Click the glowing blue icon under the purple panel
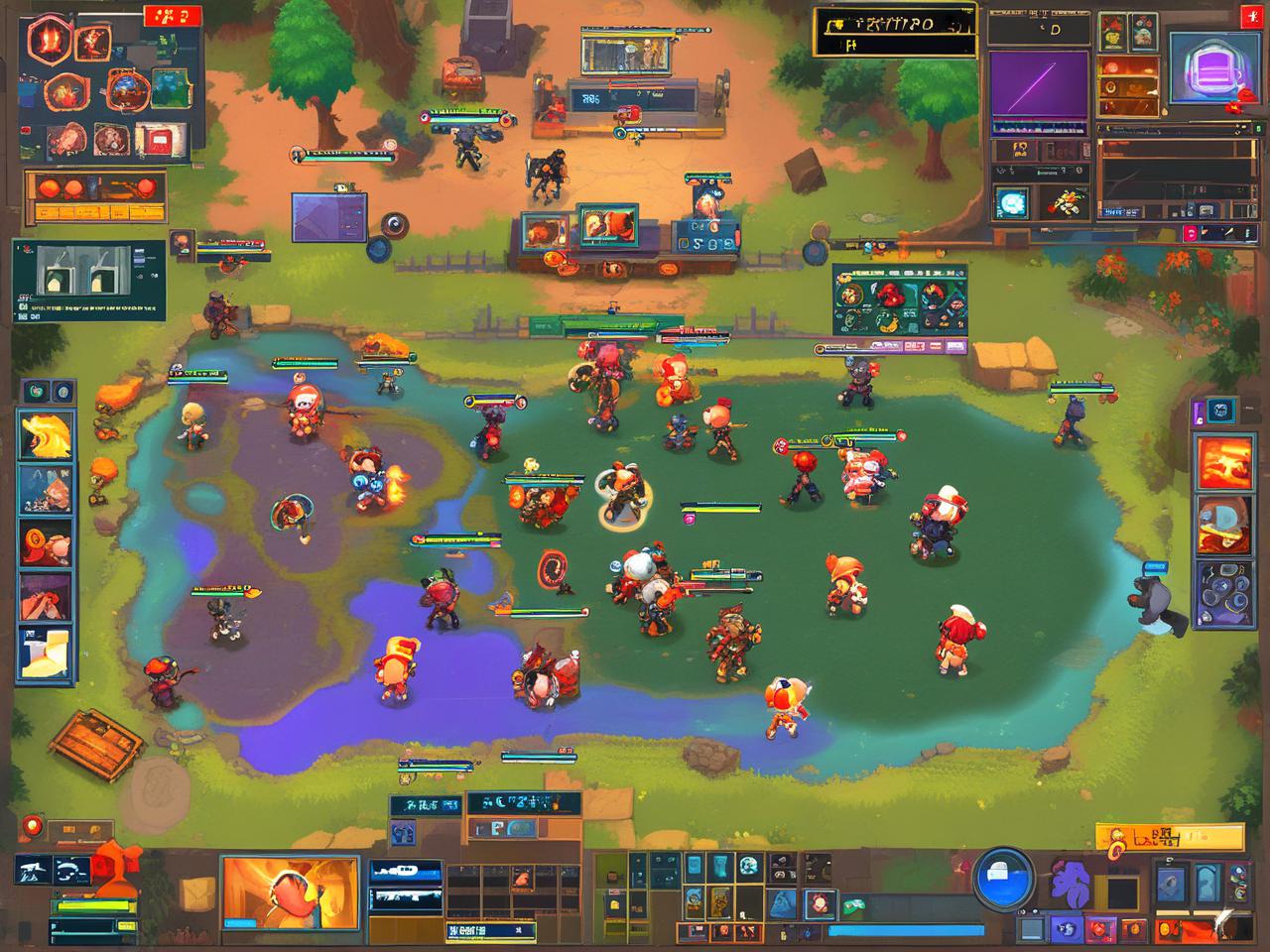The image size is (1270, 952). [1012, 202]
